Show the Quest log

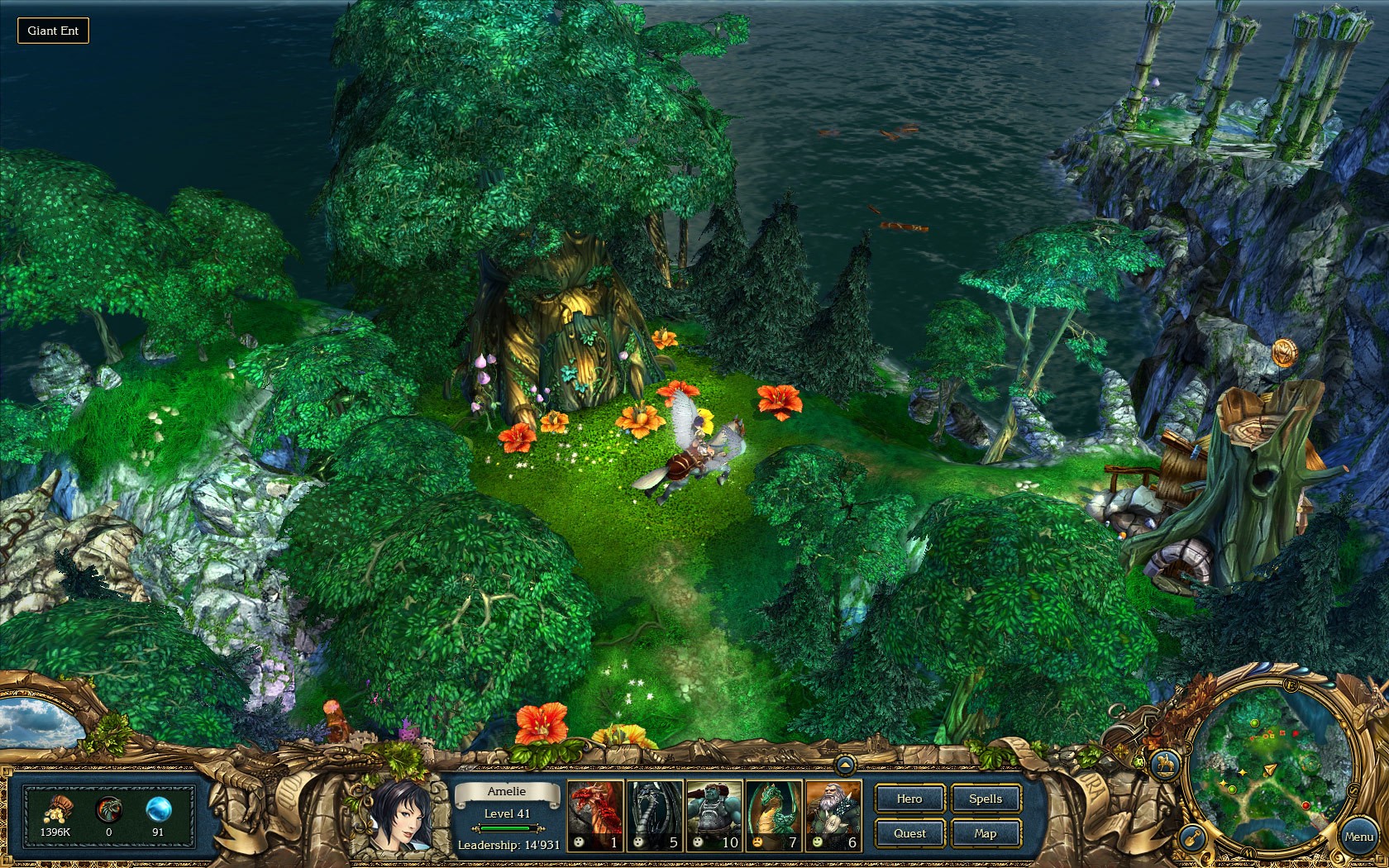pos(909,833)
